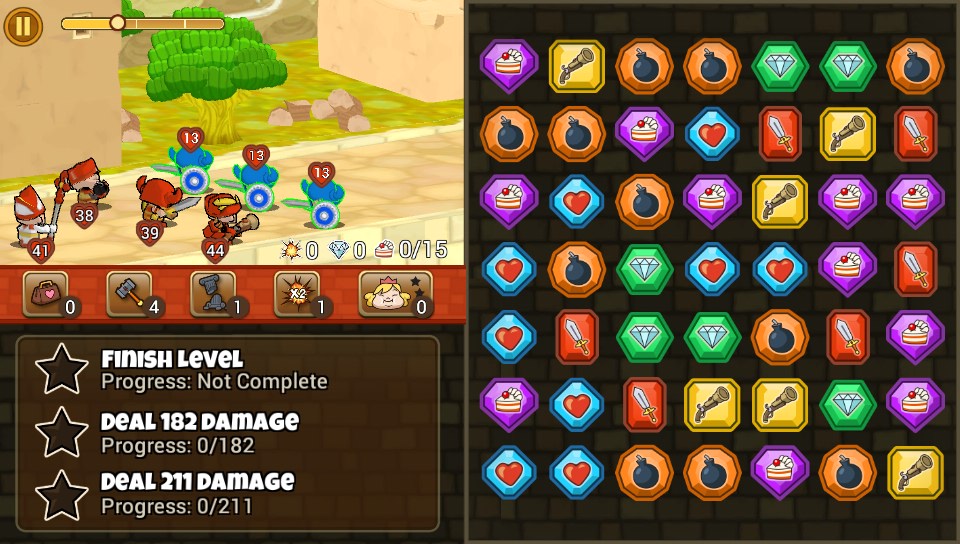
Task: Activate the hammer power-up
Action: (130, 293)
